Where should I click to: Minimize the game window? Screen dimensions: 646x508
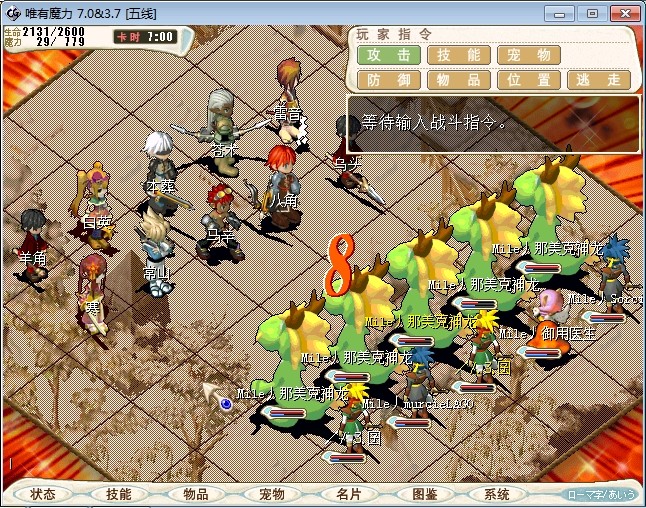click(x=565, y=13)
